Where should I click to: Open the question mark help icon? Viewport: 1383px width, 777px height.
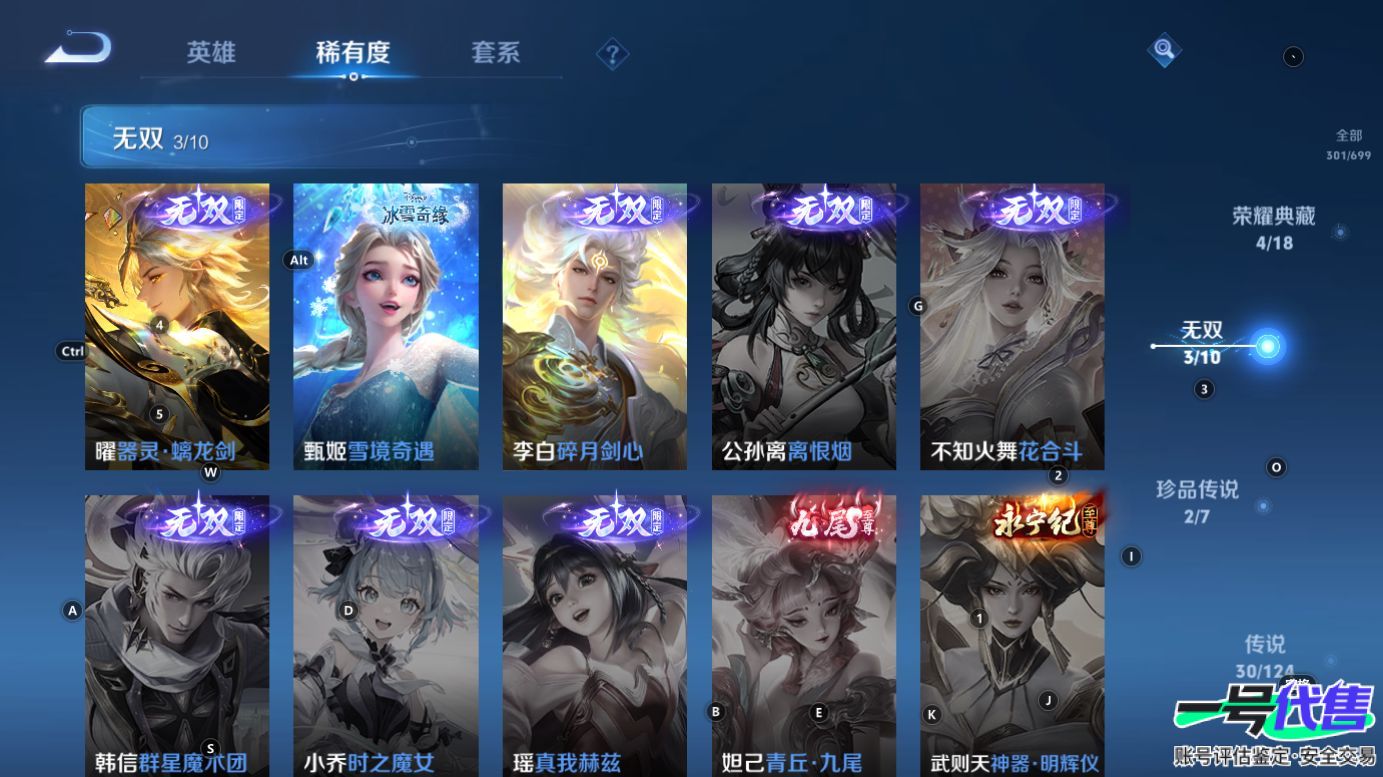pyautogui.click(x=612, y=54)
